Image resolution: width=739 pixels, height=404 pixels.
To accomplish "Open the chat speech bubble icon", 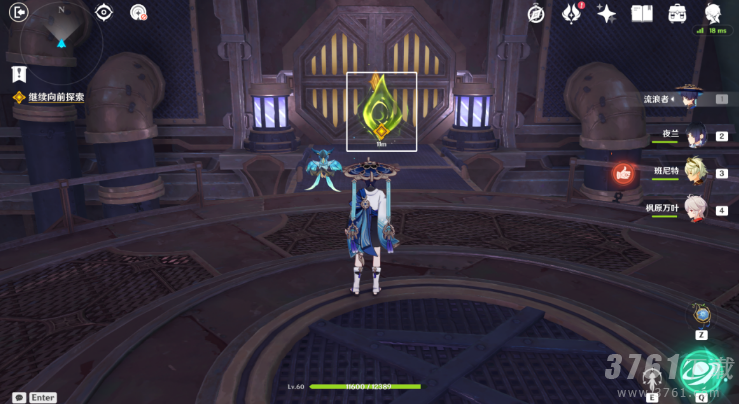I will [19, 397].
